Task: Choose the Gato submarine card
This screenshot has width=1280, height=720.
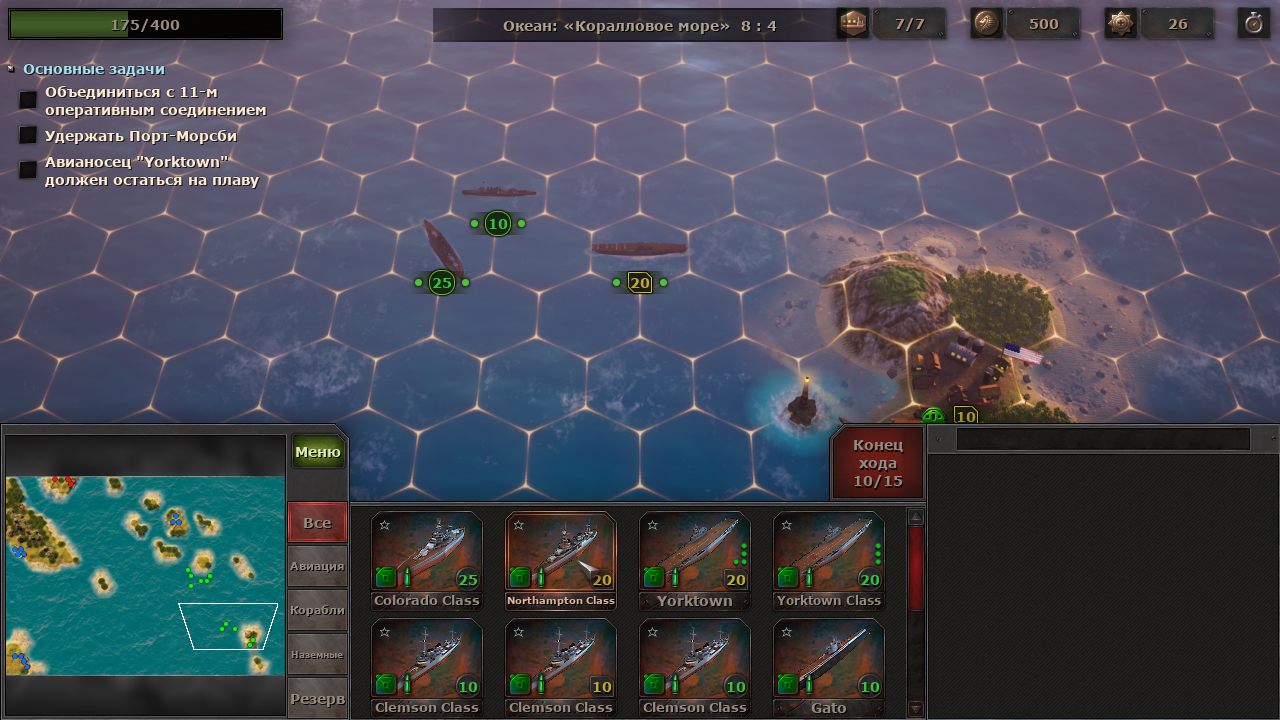Action: (828, 663)
